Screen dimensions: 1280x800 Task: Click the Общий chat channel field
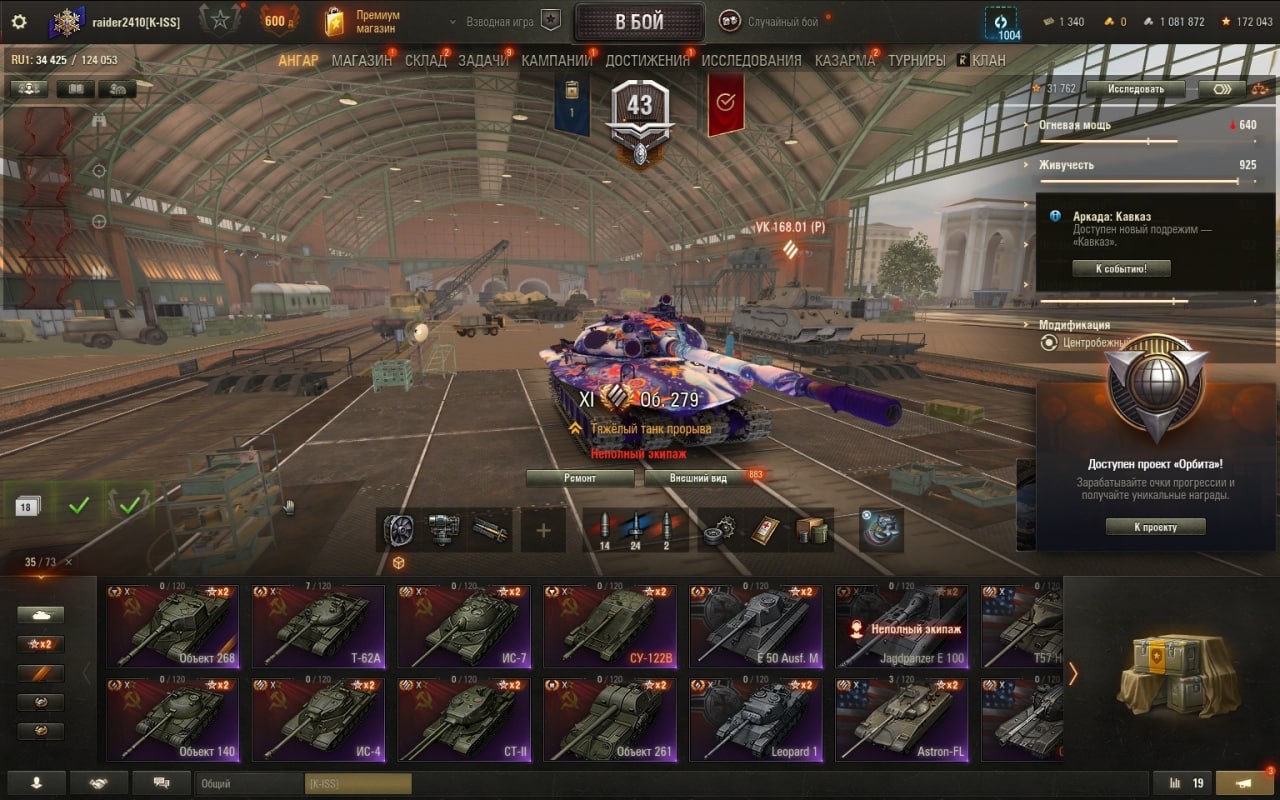click(248, 784)
